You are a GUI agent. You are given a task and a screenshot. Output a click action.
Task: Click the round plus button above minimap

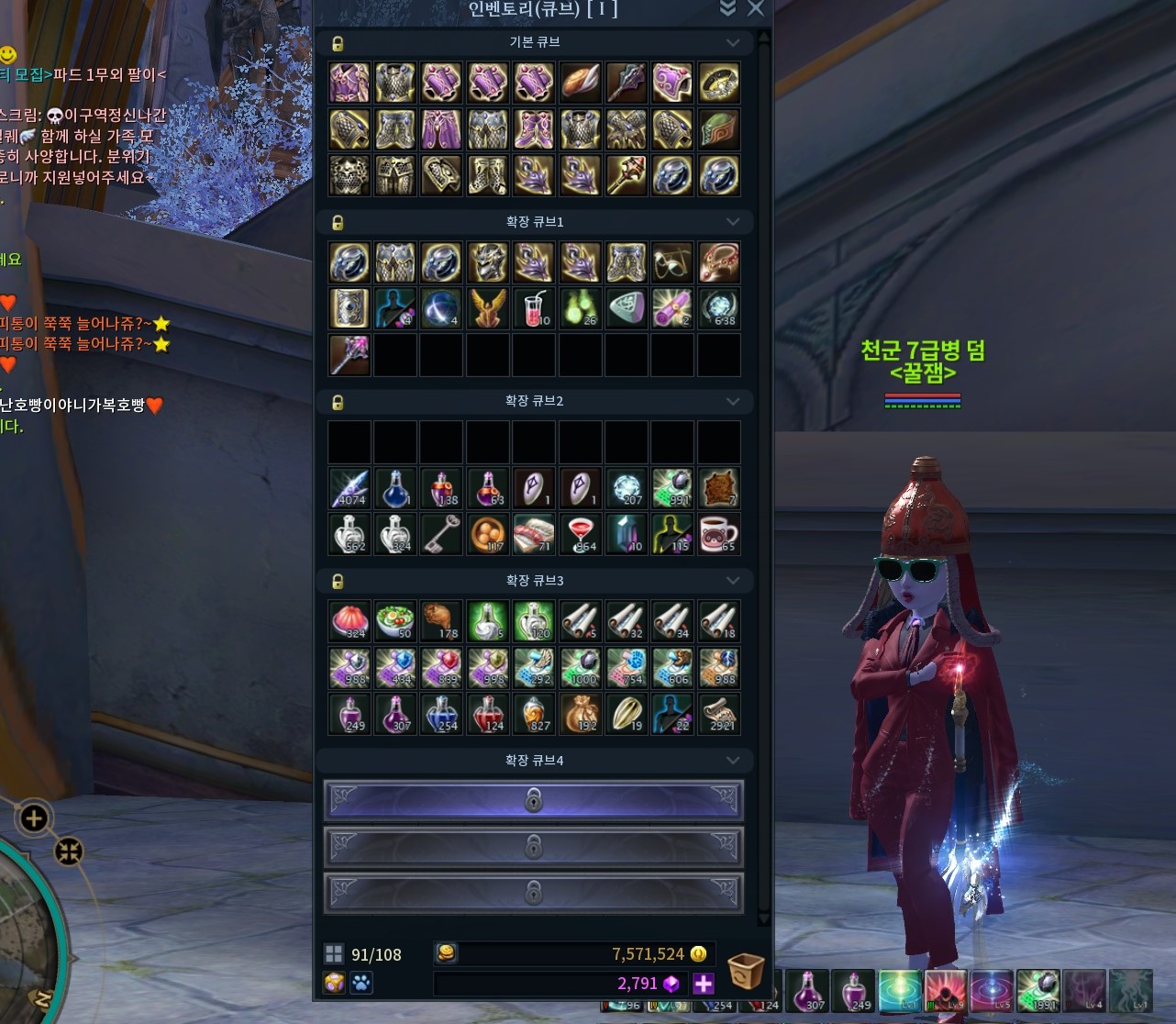[x=34, y=818]
